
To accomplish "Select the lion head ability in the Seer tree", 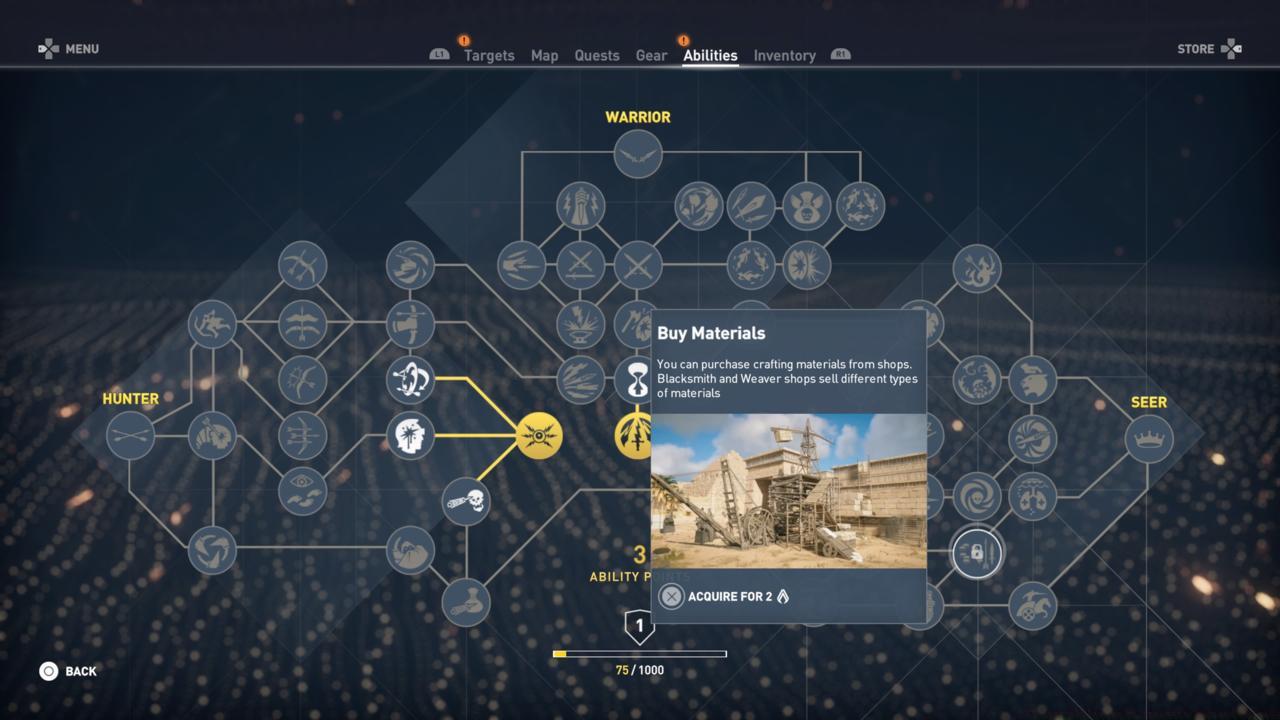I will click(x=1030, y=383).
